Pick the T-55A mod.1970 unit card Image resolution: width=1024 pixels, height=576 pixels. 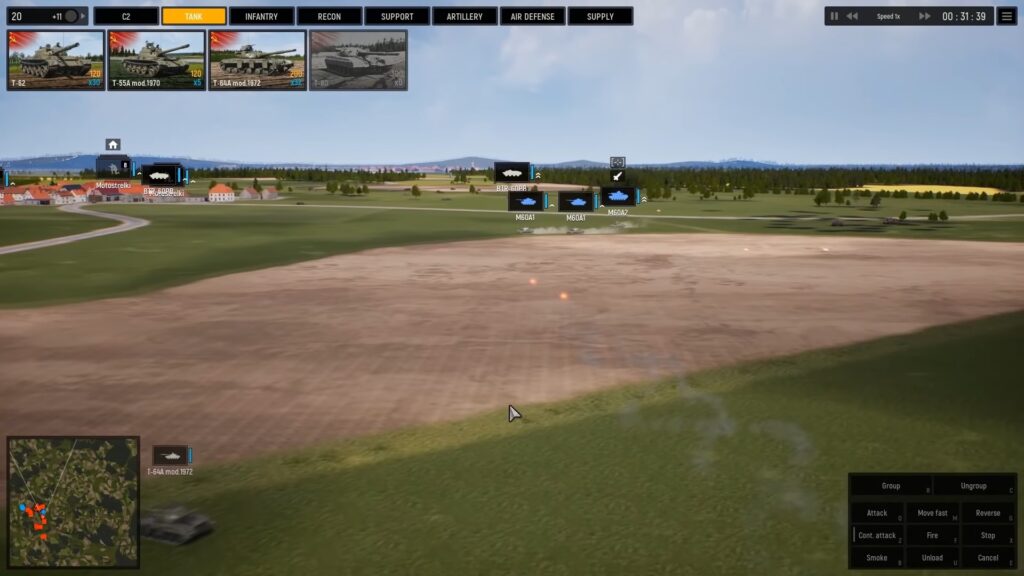click(x=157, y=60)
